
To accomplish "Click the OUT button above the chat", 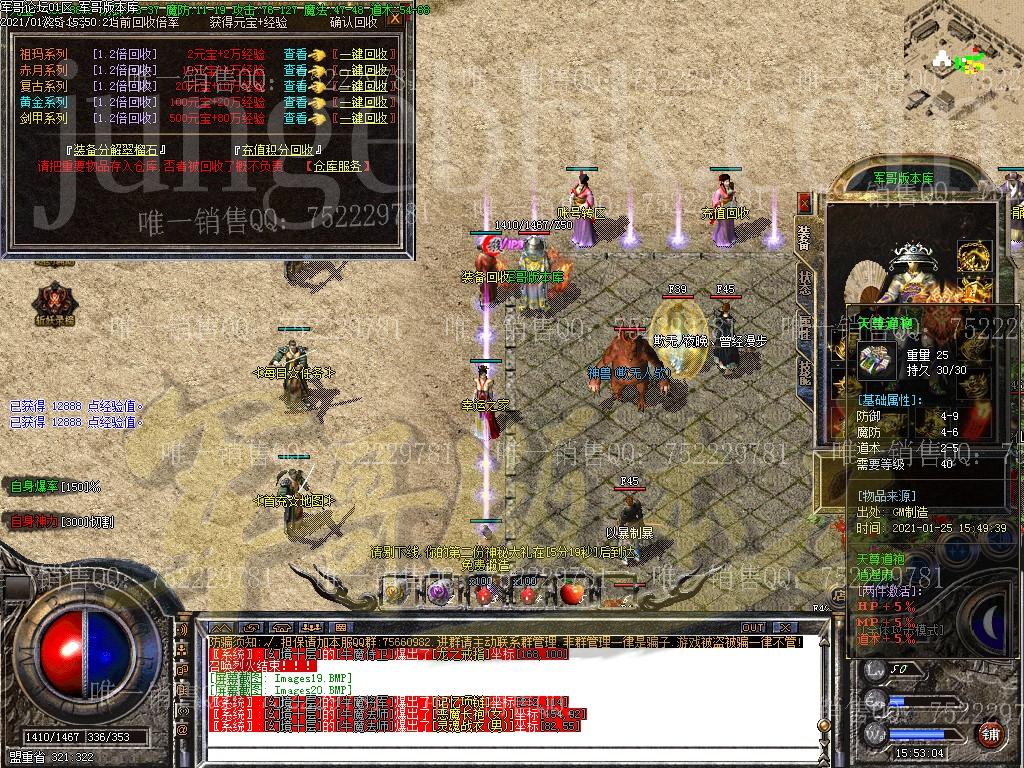I will click(754, 628).
